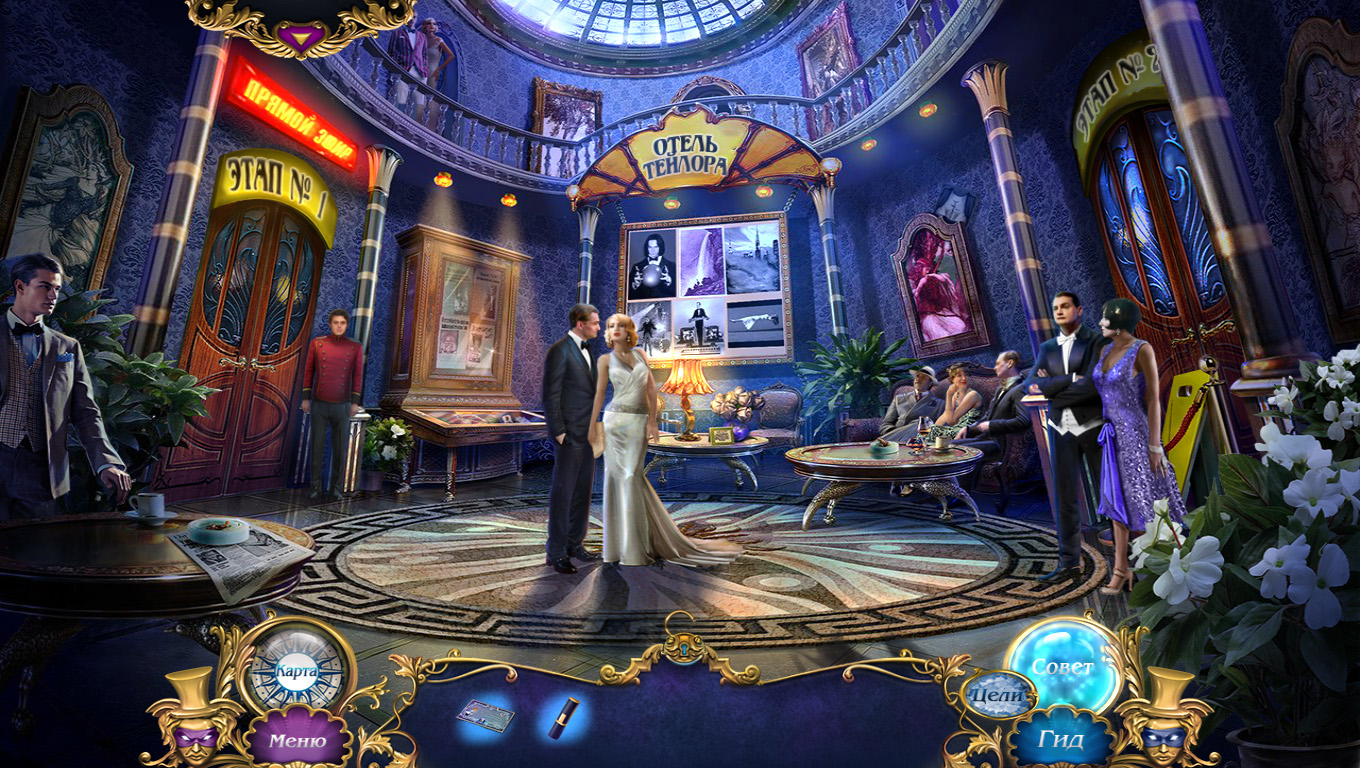Viewport: 1360px width, 768px height.
Task: Pick the lipstick tube from the inventory
Action: (560, 718)
